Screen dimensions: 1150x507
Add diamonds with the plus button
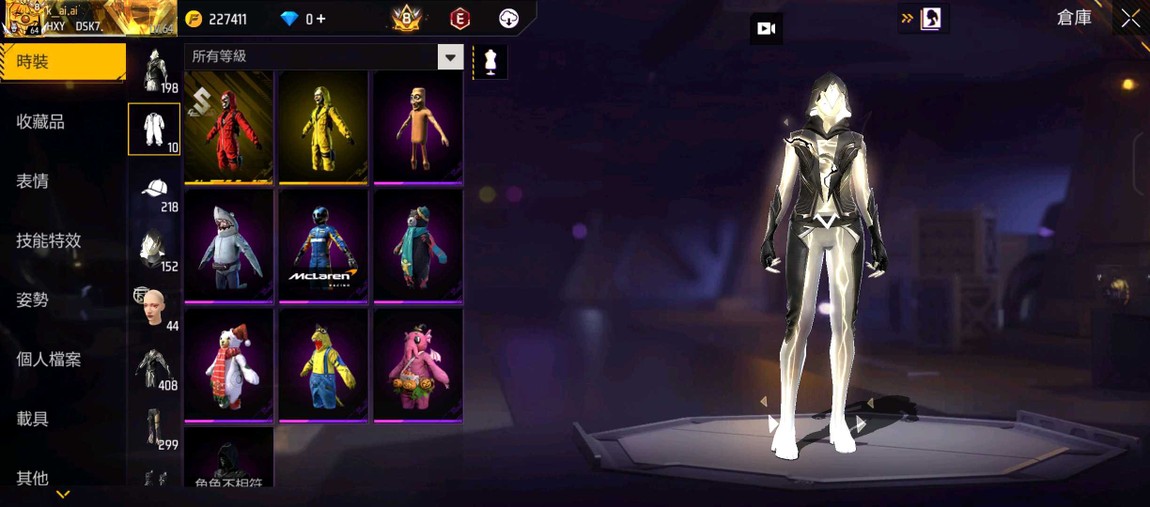pyautogui.click(x=320, y=19)
